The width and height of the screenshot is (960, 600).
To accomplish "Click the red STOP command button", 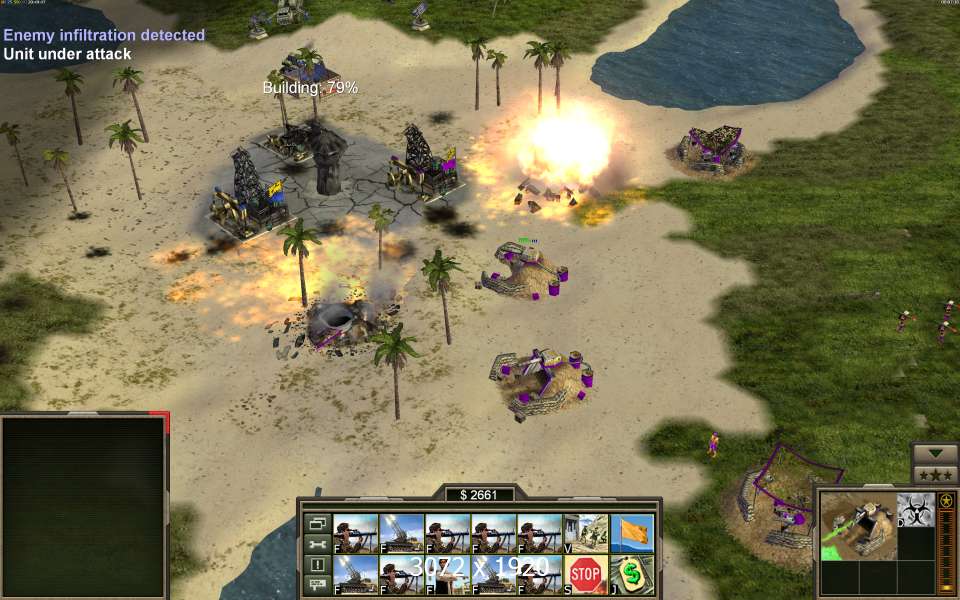I will click(585, 575).
